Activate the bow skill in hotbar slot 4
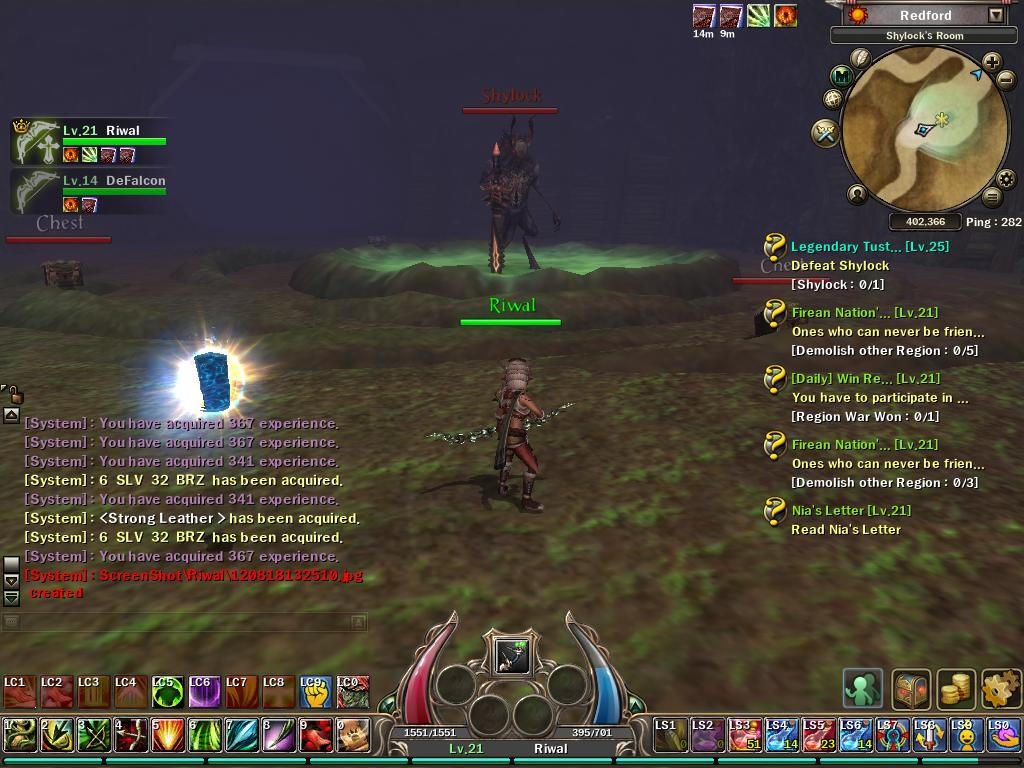The width and height of the screenshot is (1024, 768). (x=129, y=735)
